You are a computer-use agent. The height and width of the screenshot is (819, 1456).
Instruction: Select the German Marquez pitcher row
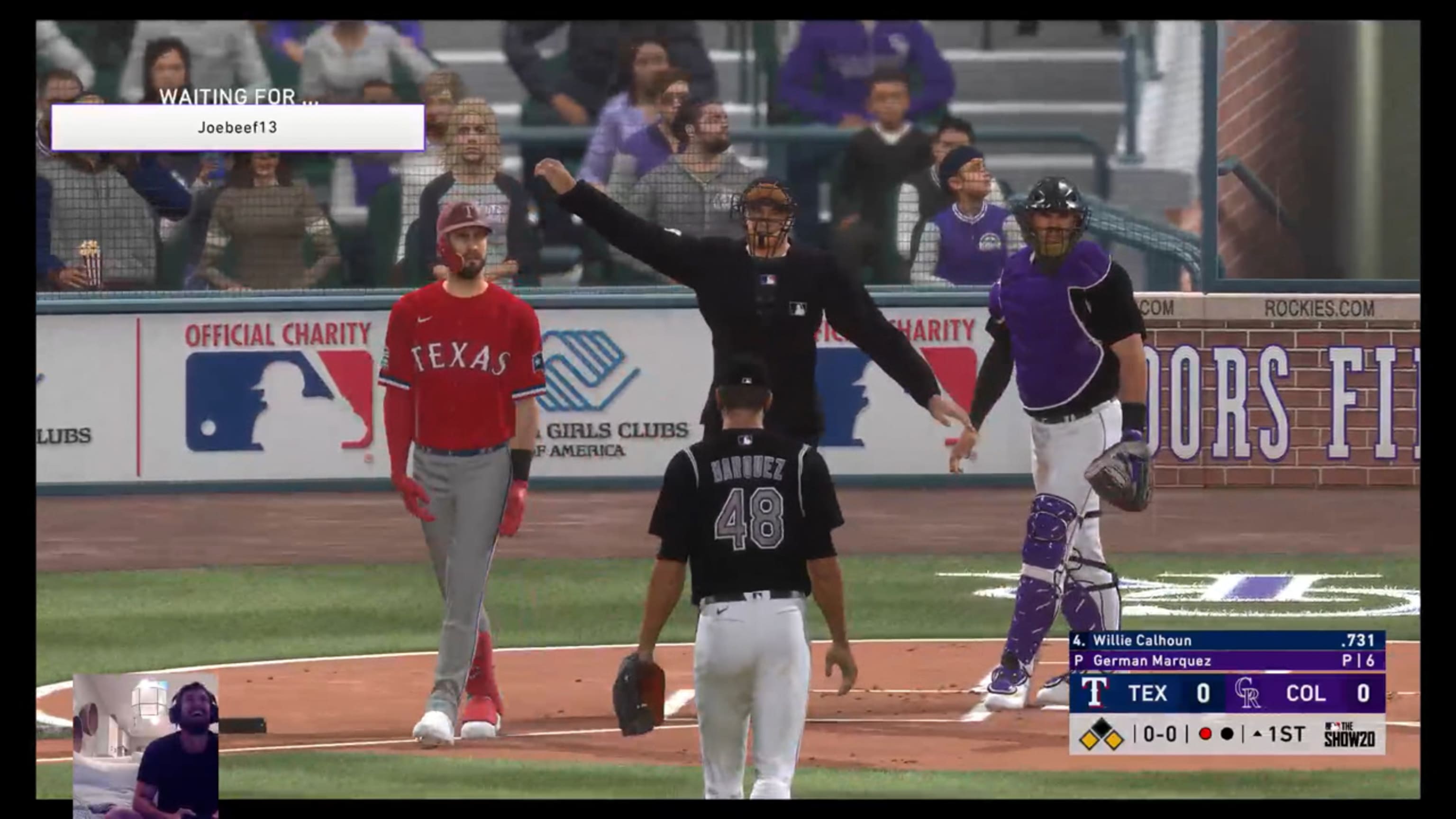pyautogui.click(x=1227, y=661)
